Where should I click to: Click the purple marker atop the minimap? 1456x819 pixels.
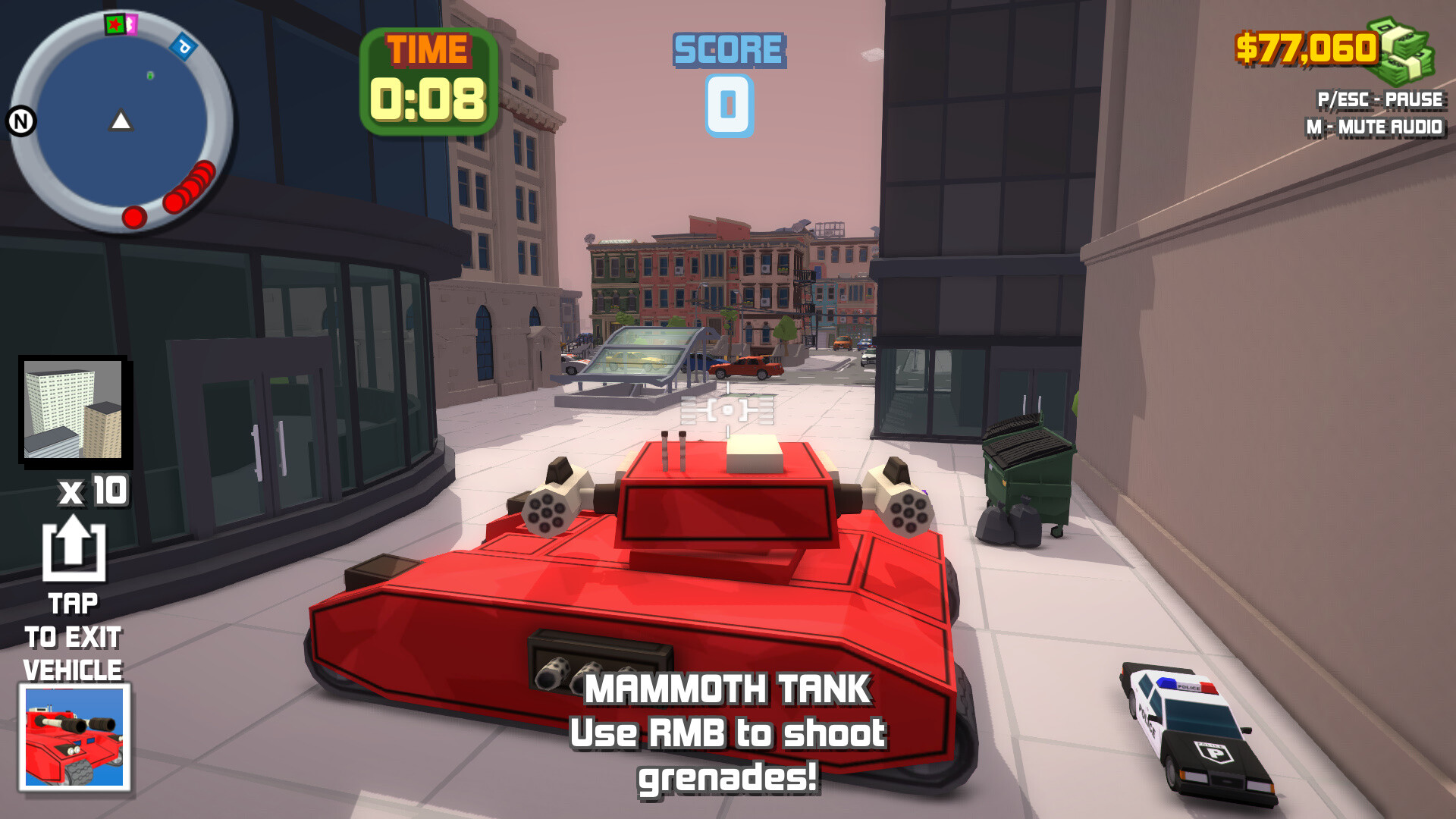pos(131,25)
